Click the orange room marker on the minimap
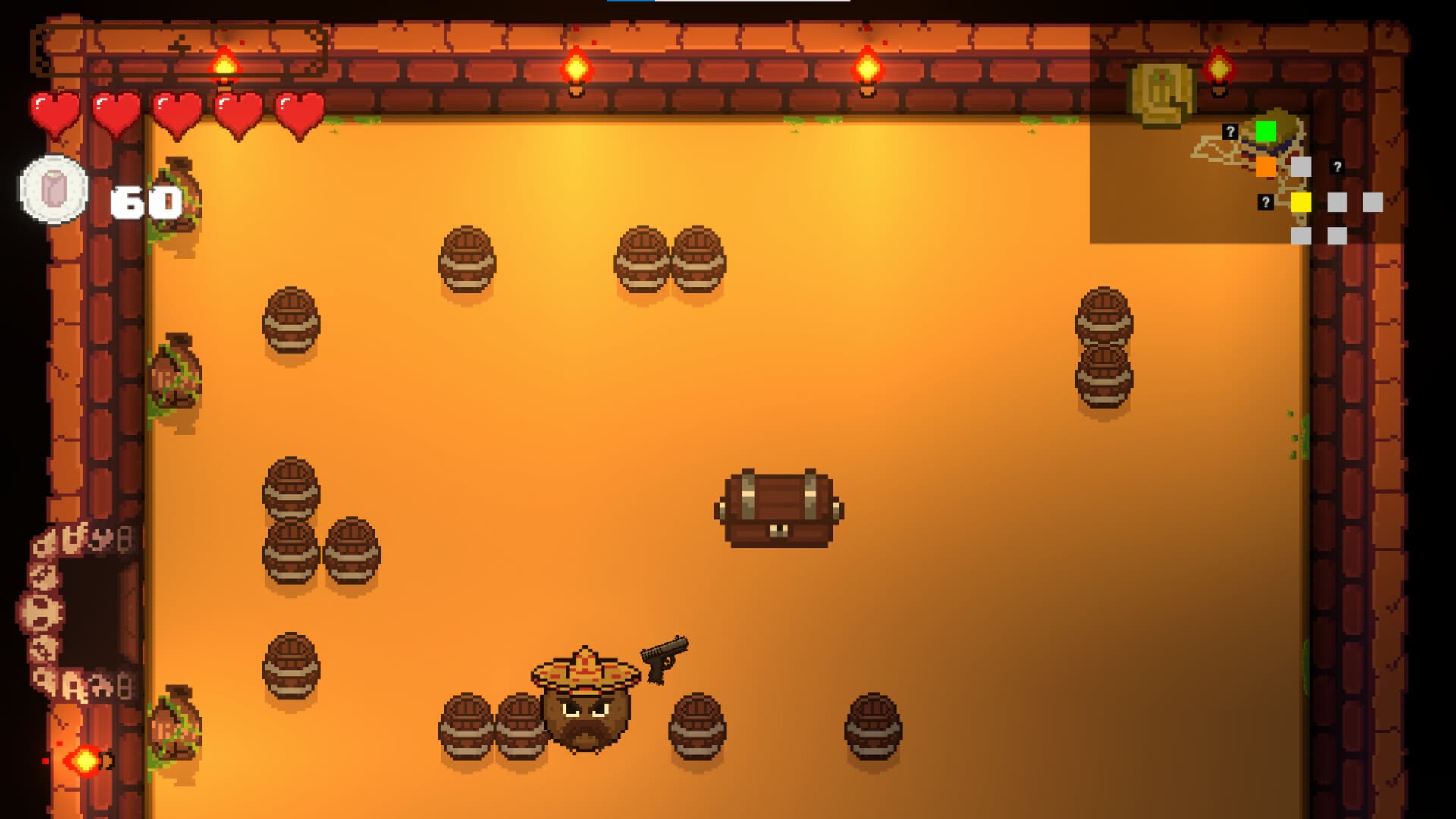This screenshot has height=819, width=1456. [1265, 167]
